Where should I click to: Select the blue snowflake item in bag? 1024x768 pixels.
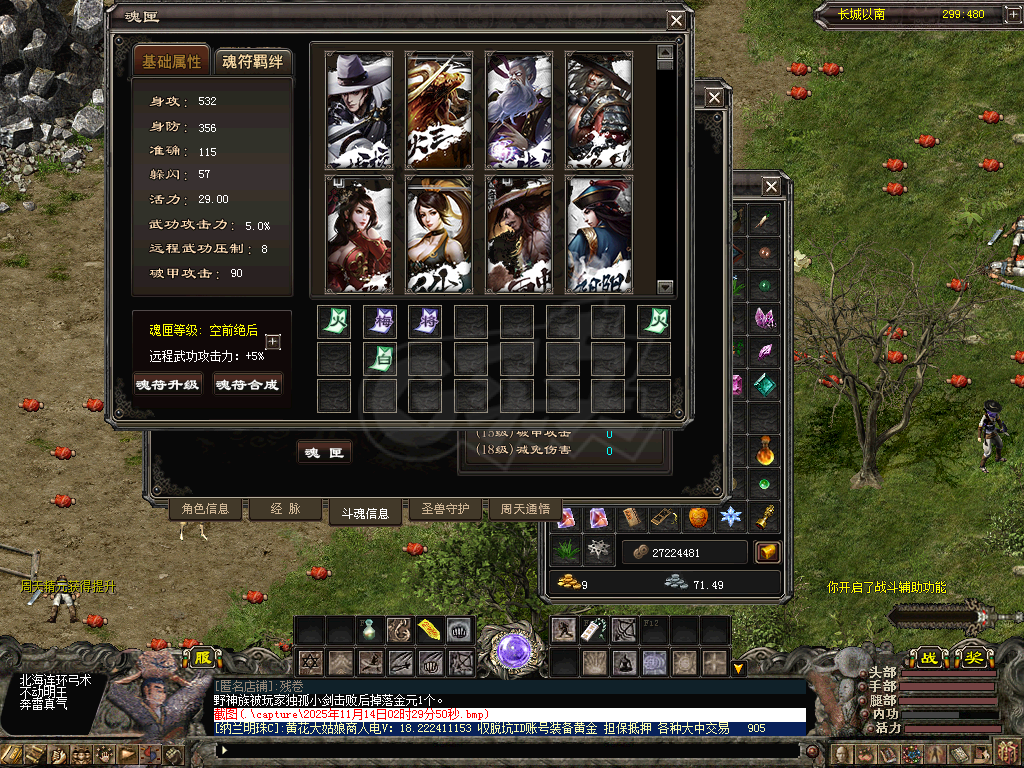tap(732, 517)
